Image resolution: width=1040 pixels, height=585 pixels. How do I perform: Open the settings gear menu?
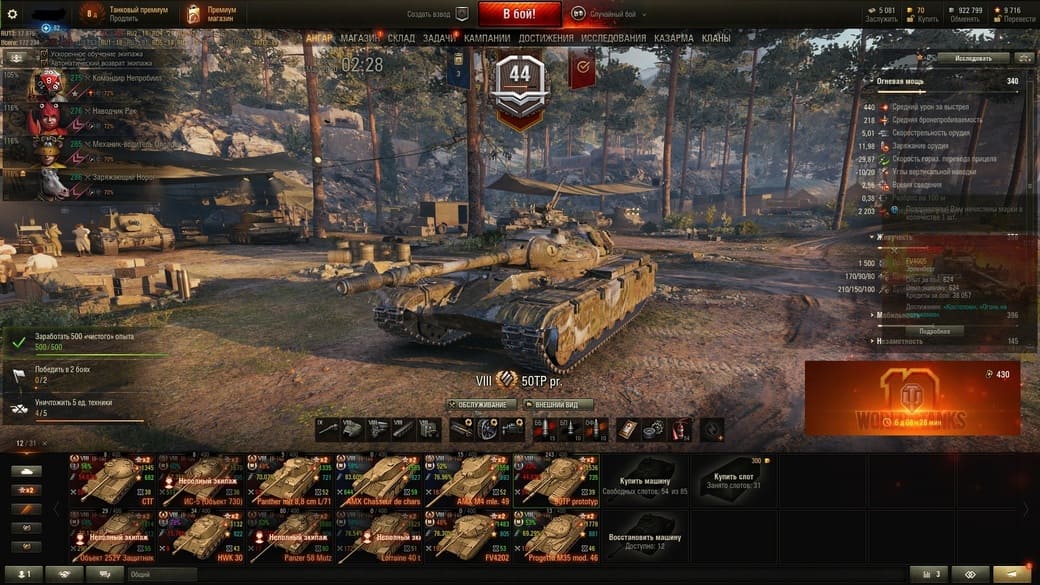(13, 14)
